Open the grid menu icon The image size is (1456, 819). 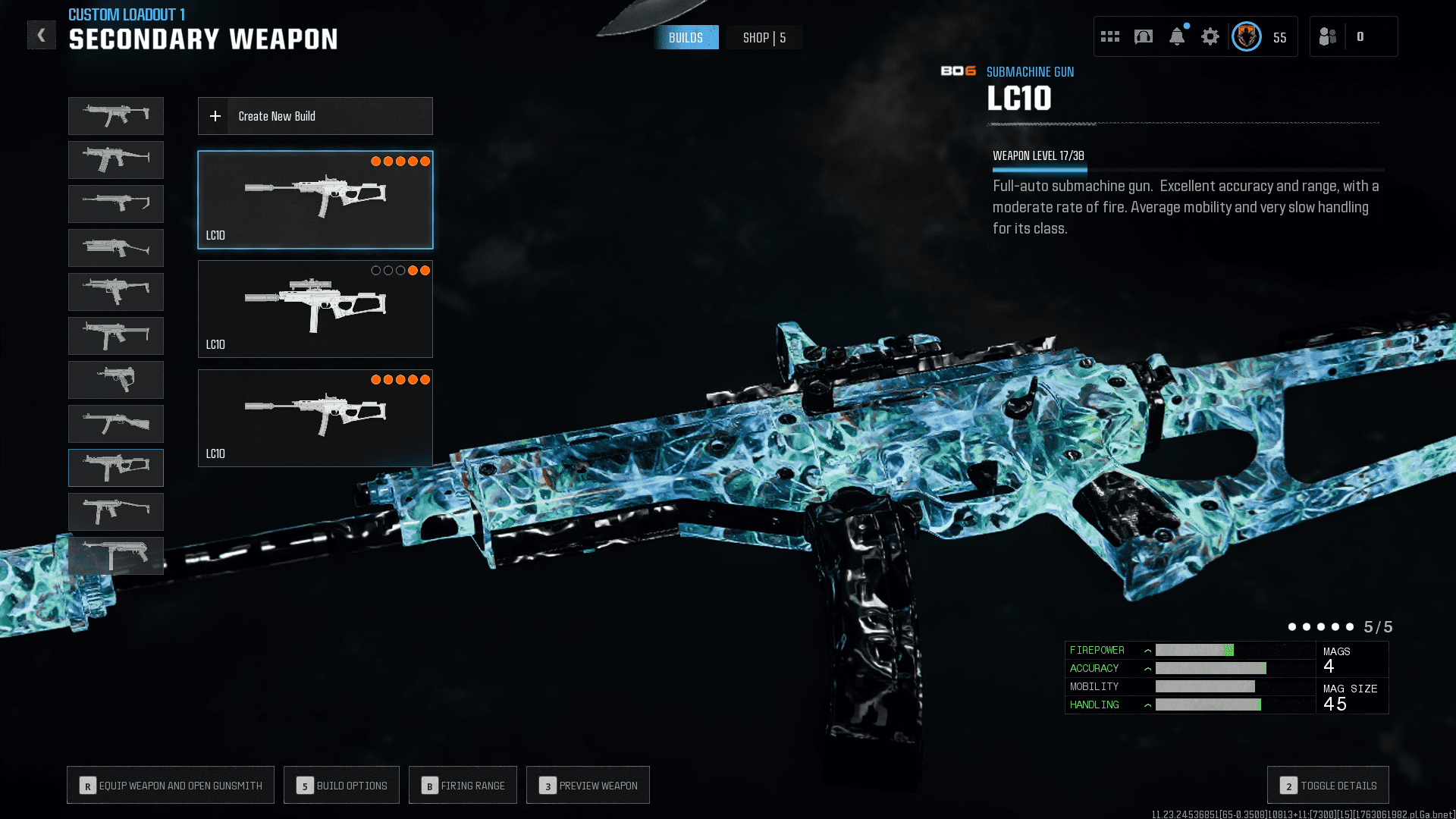[x=1110, y=36]
